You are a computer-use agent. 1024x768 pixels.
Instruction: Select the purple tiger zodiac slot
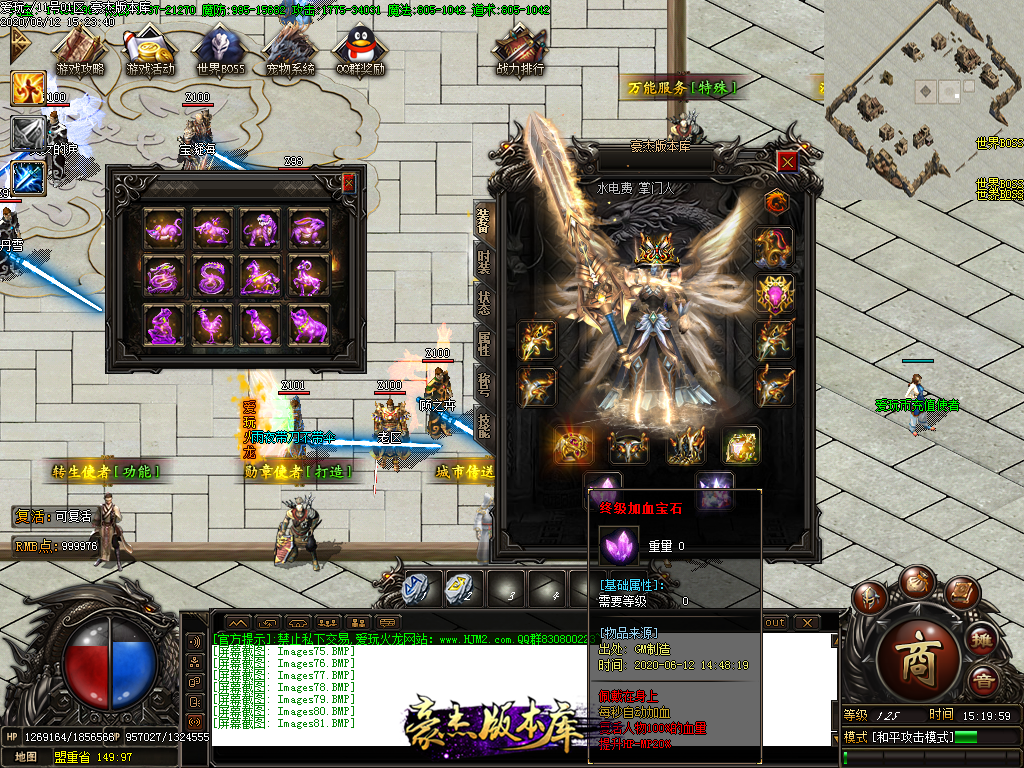coord(258,229)
